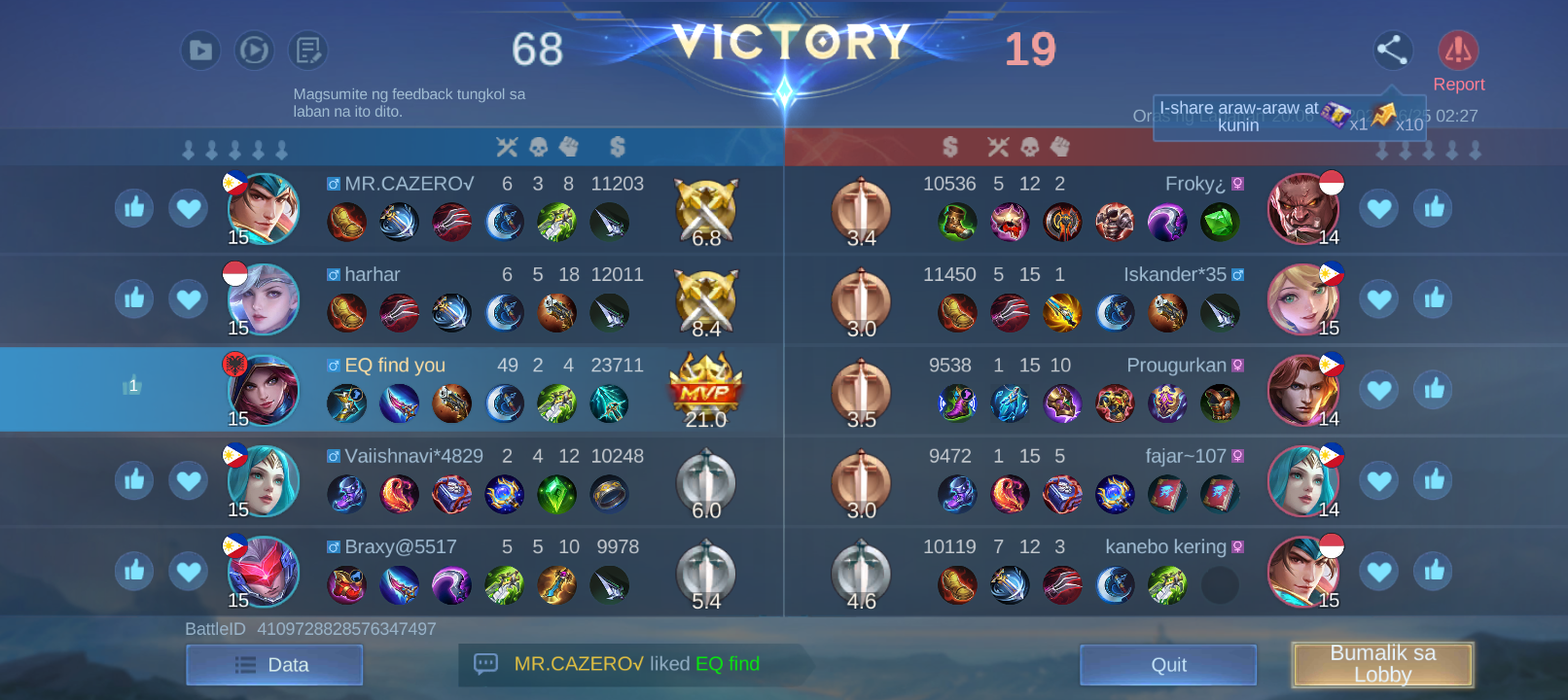Click the Bumalik sa Lobby button

click(1382, 664)
